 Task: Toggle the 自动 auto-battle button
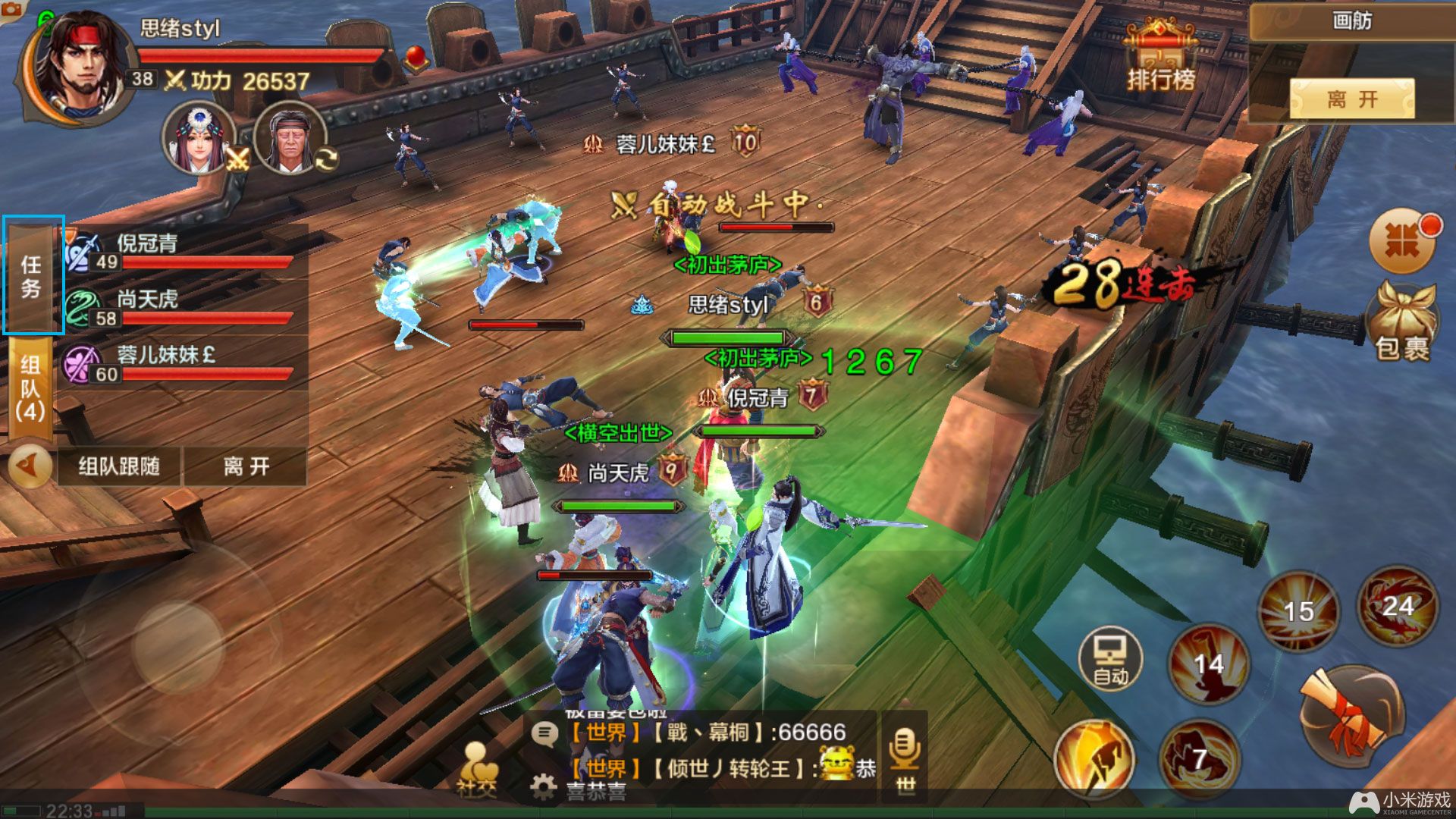[1110, 658]
